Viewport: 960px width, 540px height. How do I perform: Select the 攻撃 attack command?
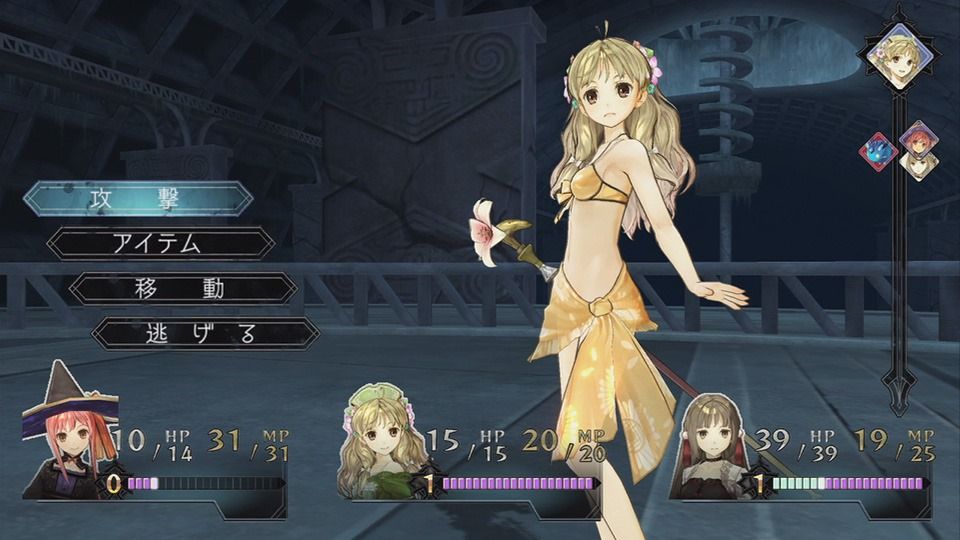click(138, 198)
